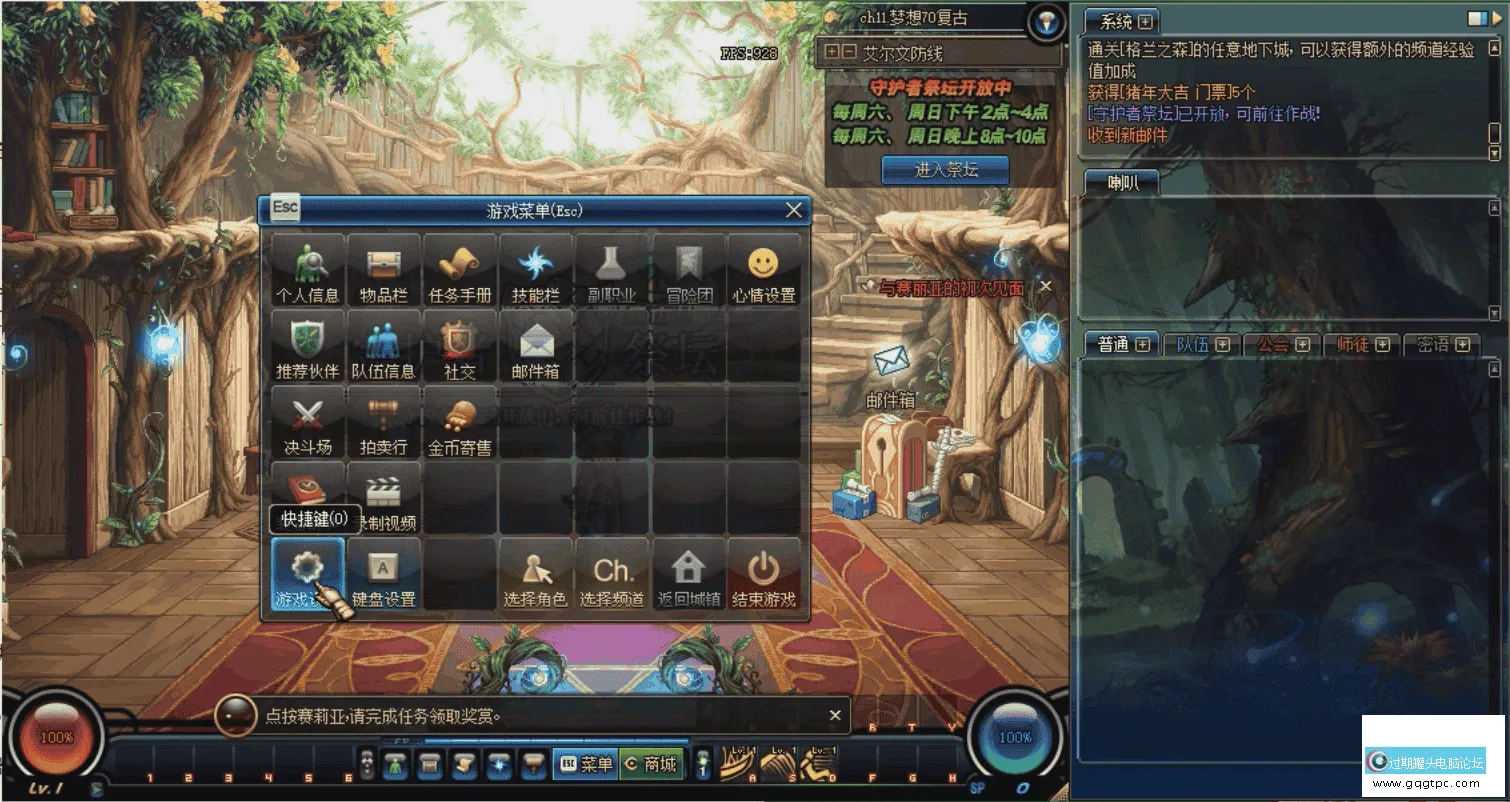This screenshot has width=1510, height=802.
Task: Open 个人信息 character info
Action: tap(308, 270)
